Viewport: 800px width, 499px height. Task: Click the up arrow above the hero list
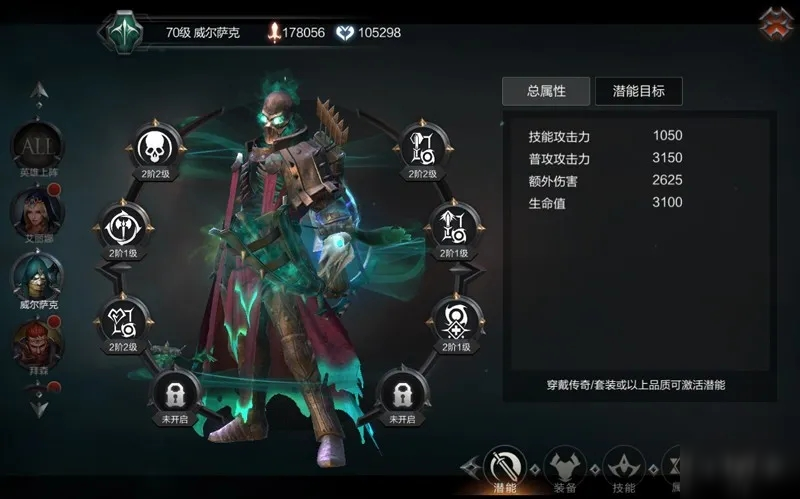(38, 93)
